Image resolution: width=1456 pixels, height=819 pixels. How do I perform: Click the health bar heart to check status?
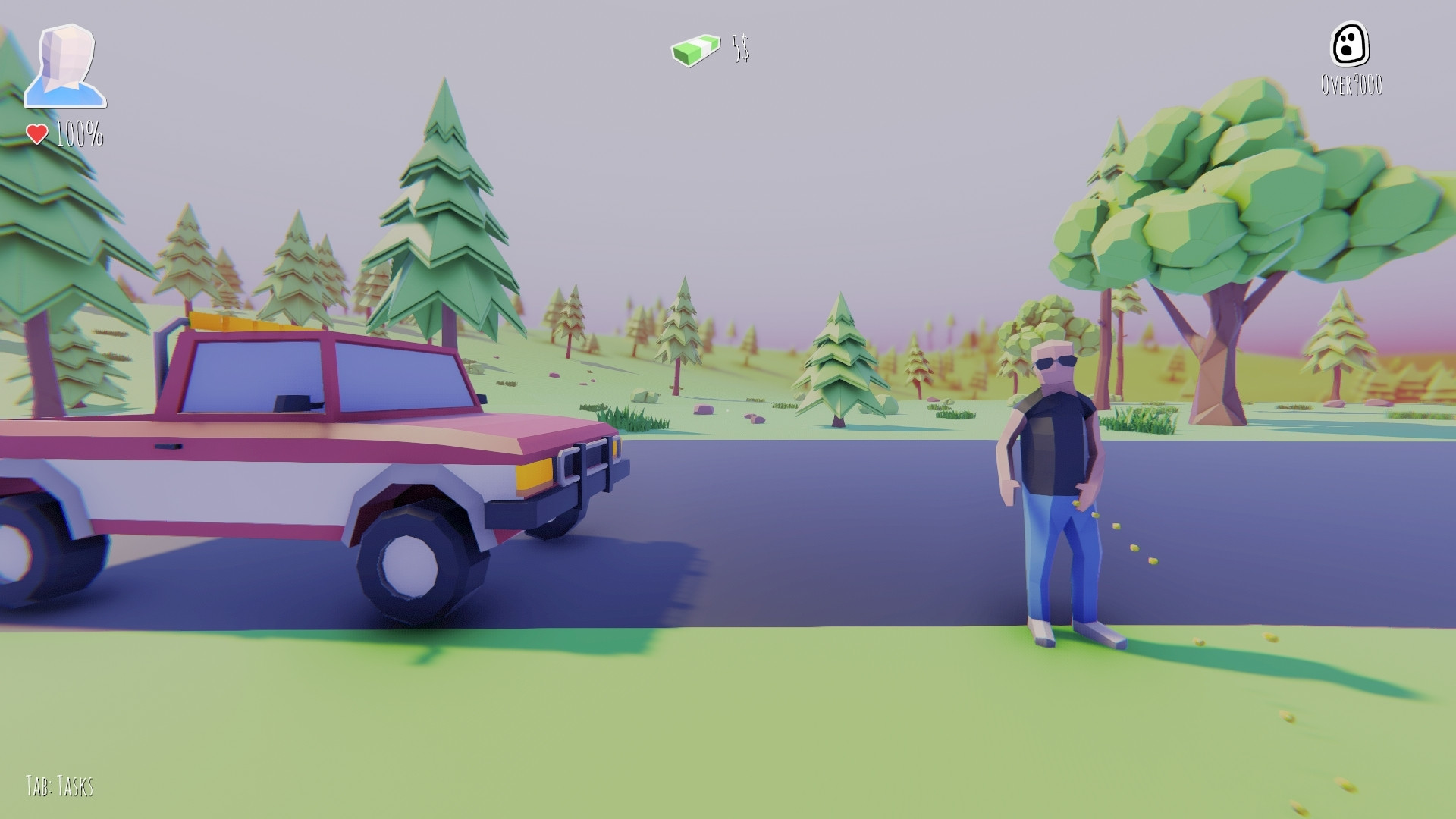point(36,133)
